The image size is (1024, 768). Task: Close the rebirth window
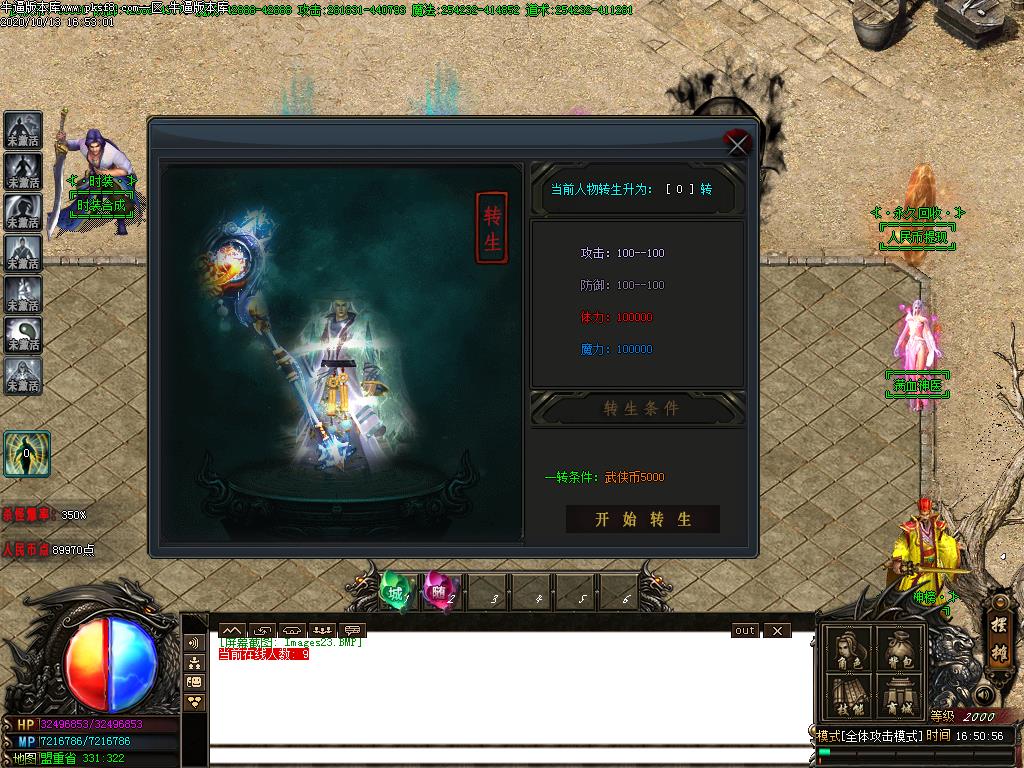[738, 145]
